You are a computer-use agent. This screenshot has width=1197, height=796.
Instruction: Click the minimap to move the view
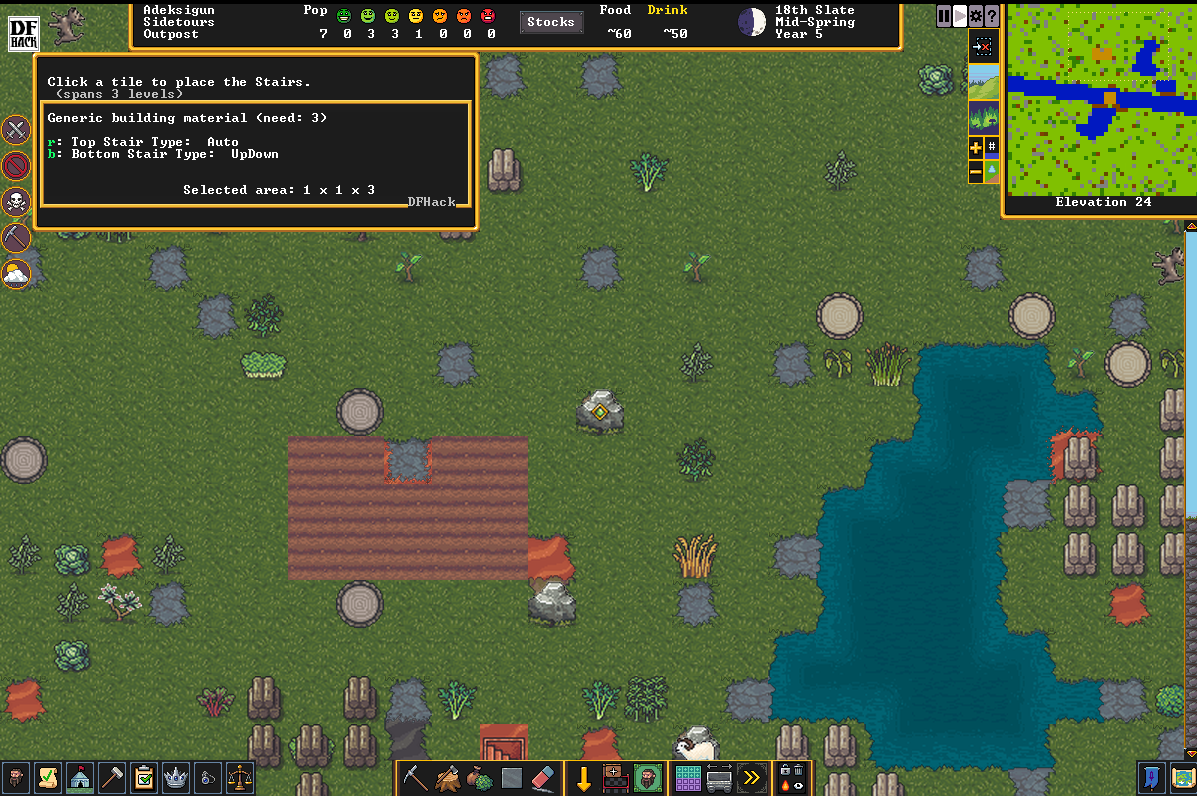coord(1099,100)
